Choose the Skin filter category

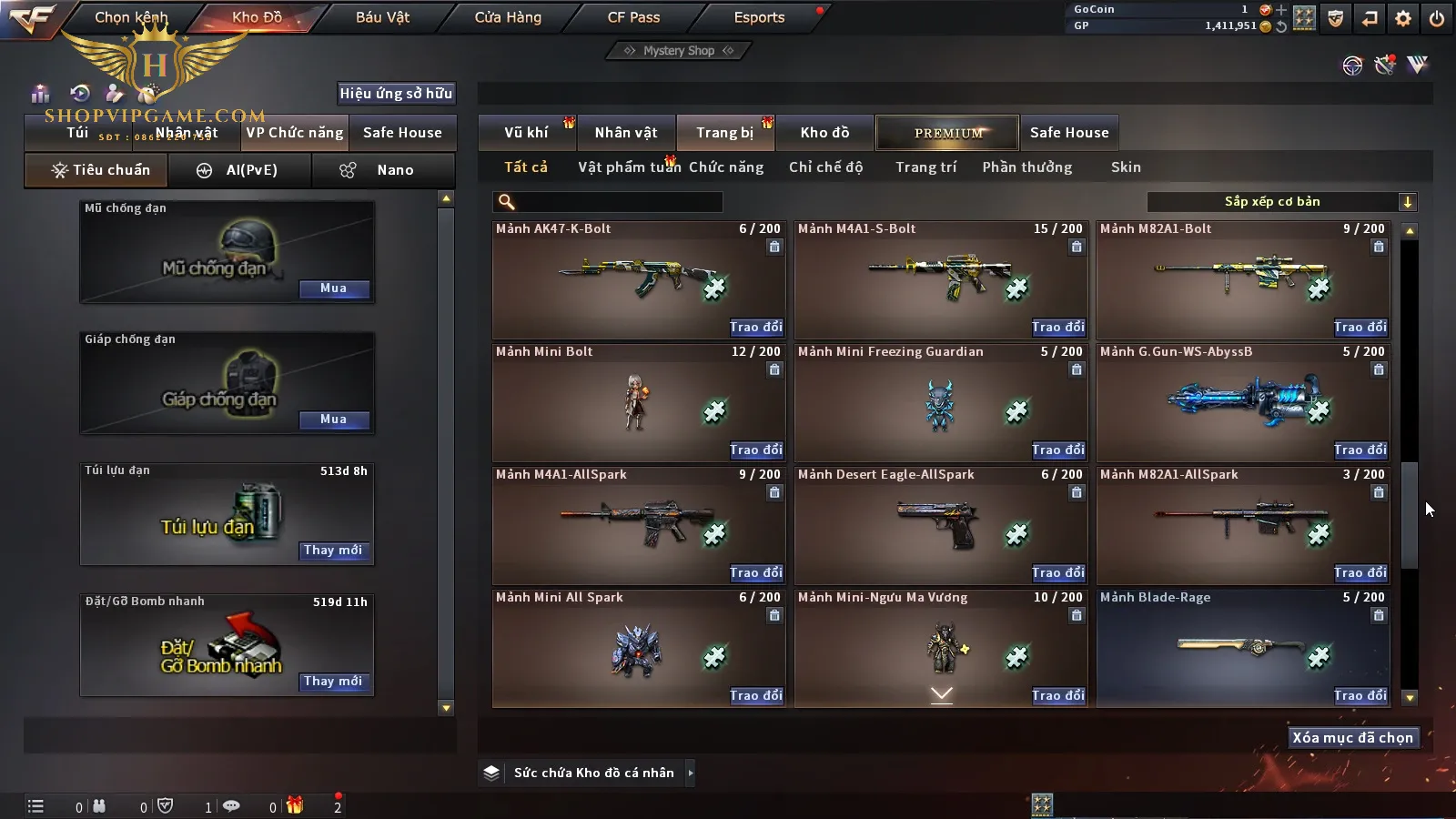(1126, 167)
